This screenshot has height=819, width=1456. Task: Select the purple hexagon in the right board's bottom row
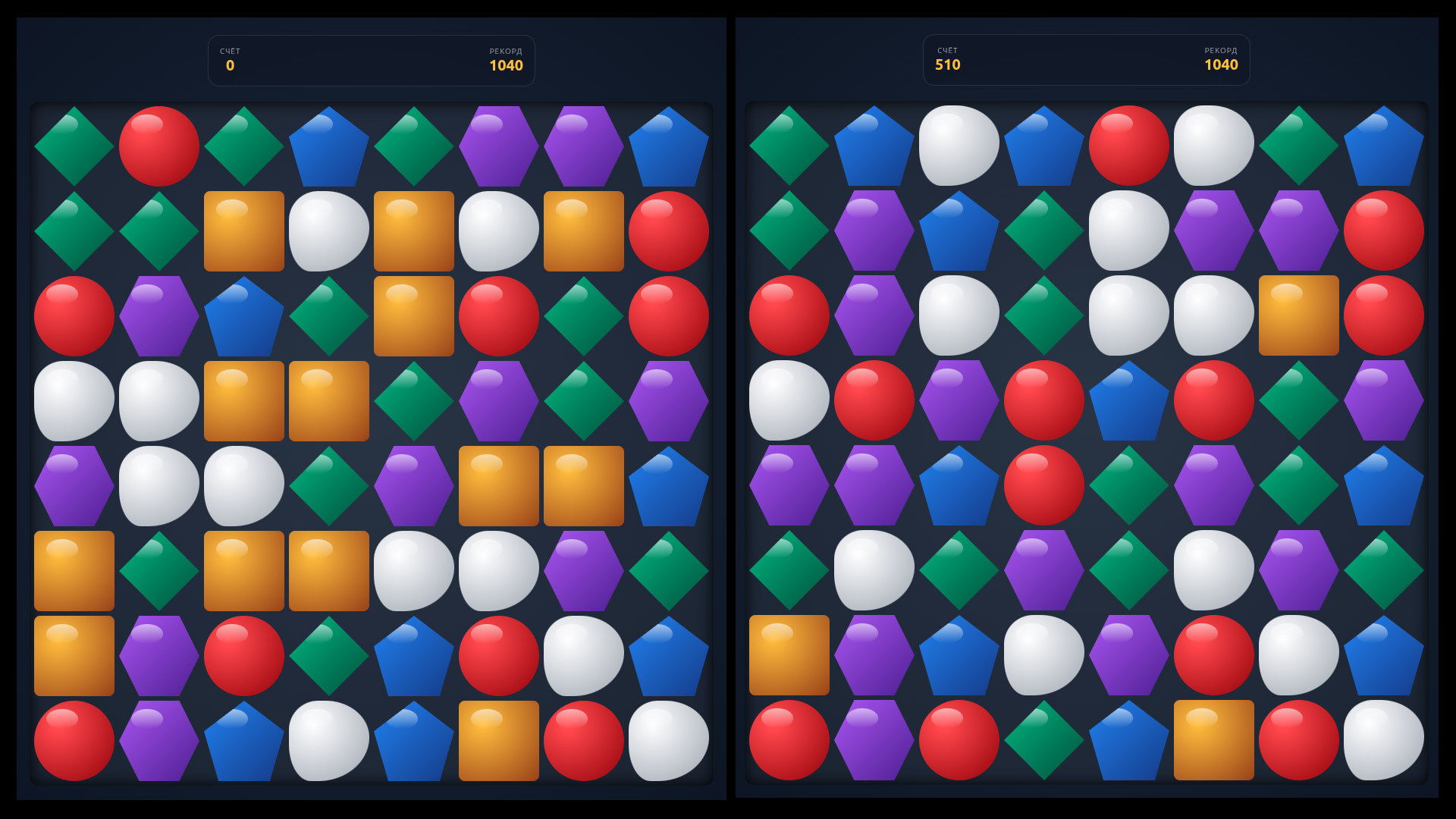click(x=874, y=740)
